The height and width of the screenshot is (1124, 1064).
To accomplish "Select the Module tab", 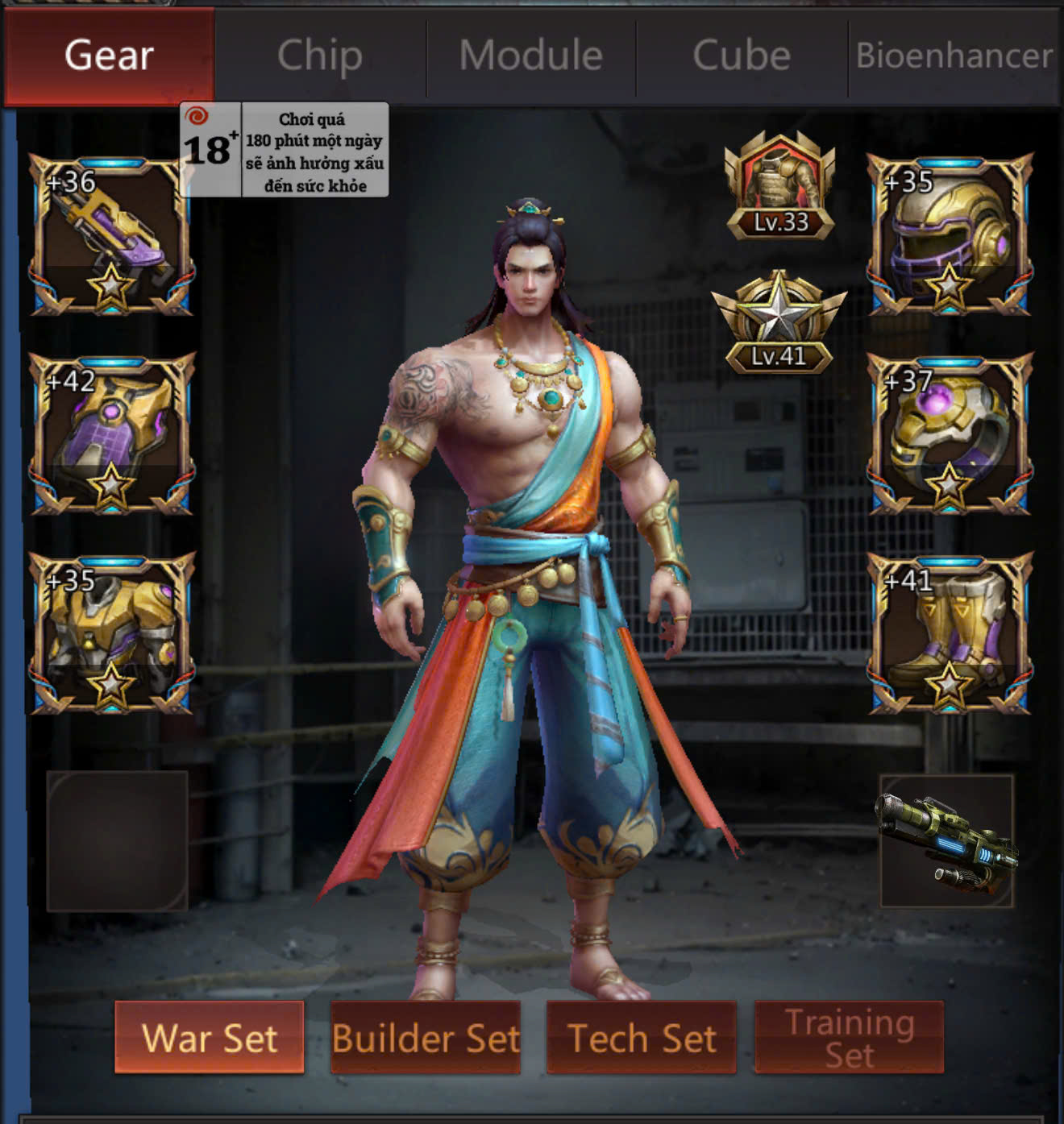I will tap(531, 56).
